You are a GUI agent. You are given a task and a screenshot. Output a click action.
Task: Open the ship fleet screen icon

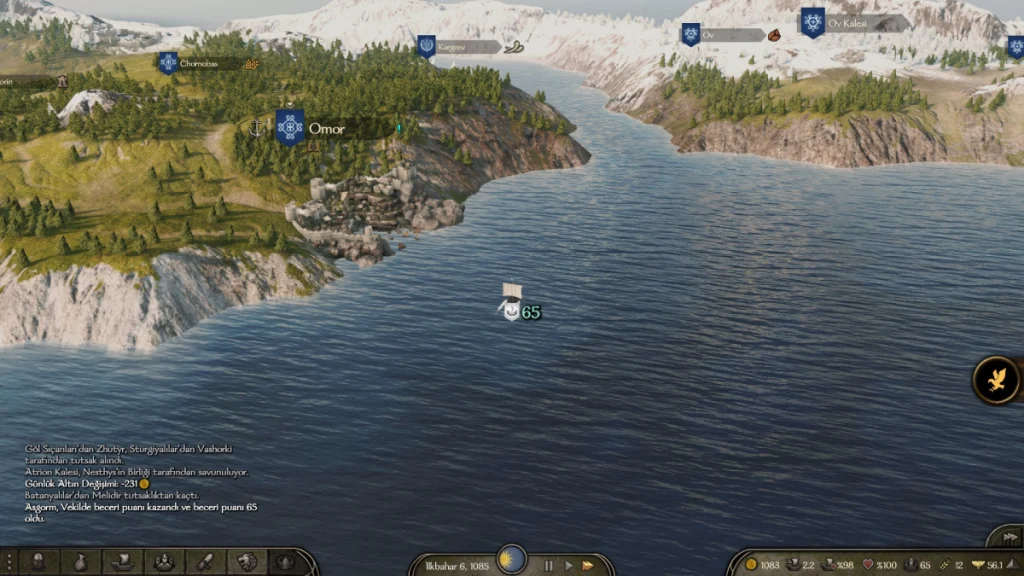(122, 562)
